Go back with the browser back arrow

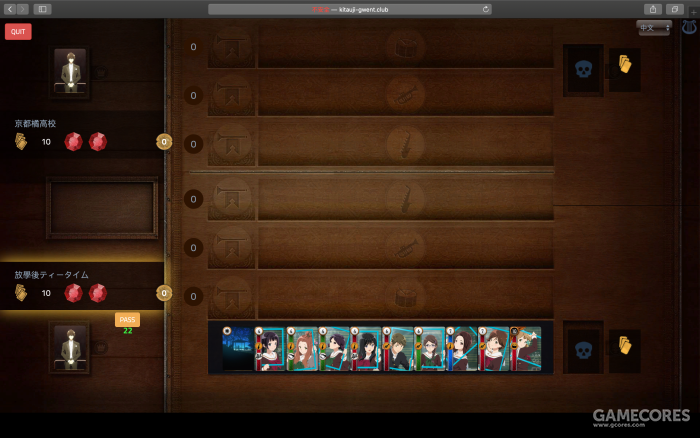click(x=9, y=9)
